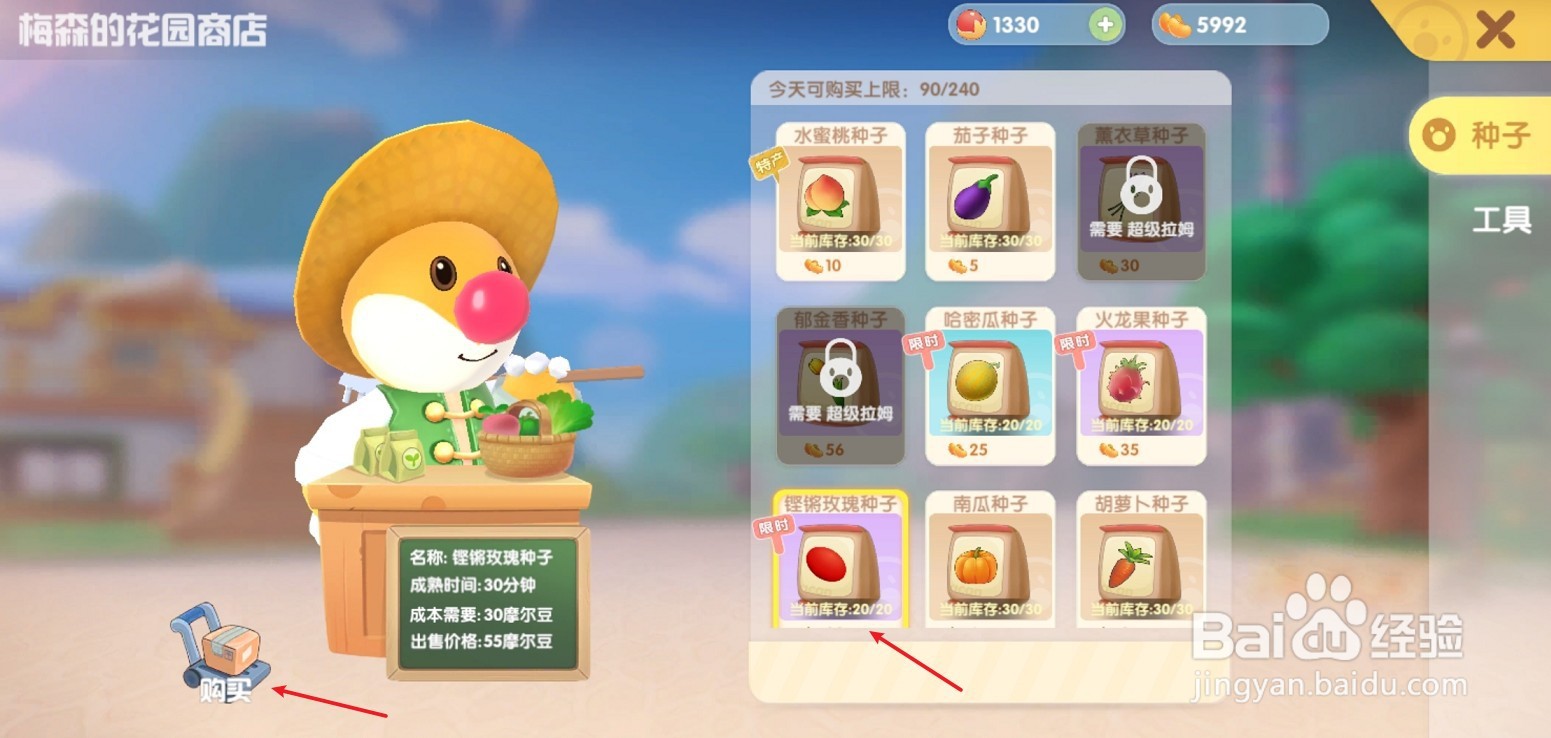
Task: Tap the 购买 (buy) button
Action: (x=225, y=690)
